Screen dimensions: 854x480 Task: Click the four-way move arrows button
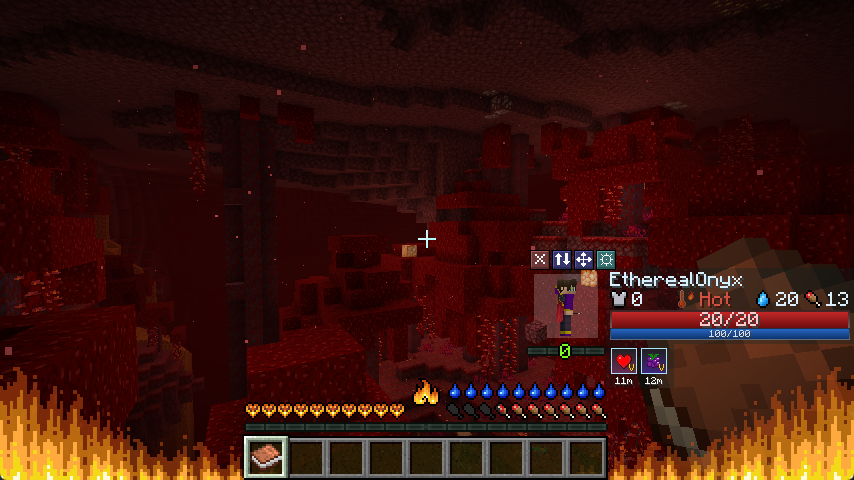point(584,259)
